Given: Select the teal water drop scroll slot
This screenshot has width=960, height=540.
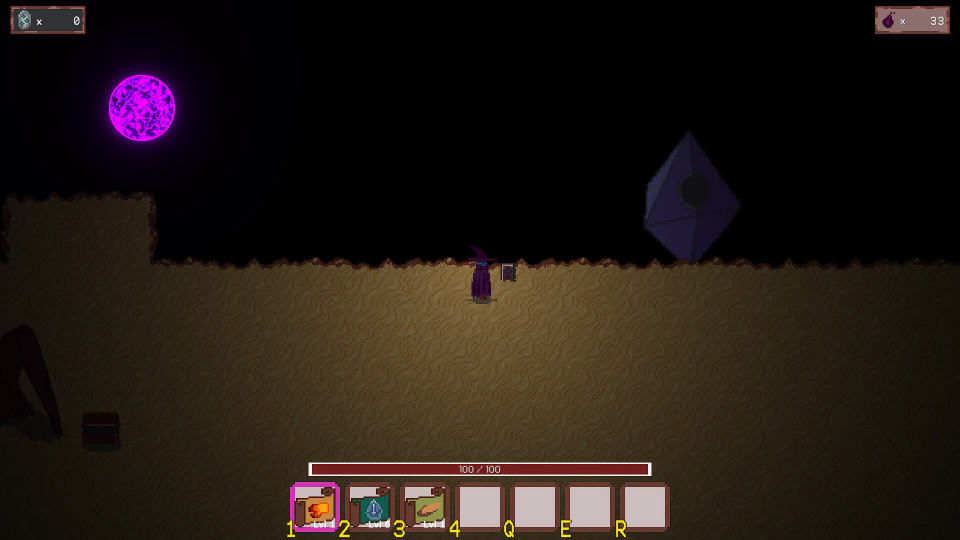Looking at the screenshot, I should click(371, 507).
